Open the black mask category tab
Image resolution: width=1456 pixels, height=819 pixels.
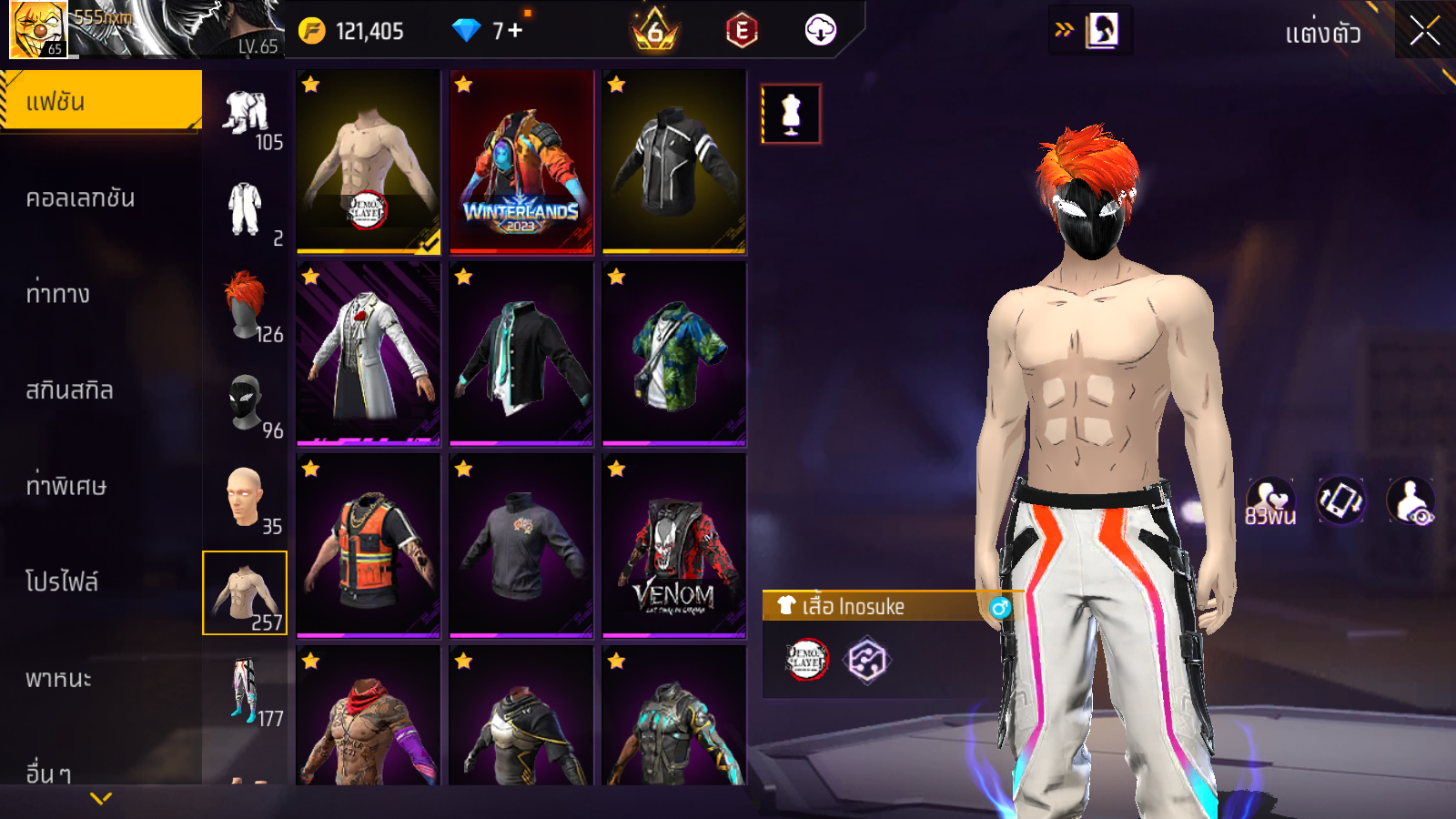246,402
